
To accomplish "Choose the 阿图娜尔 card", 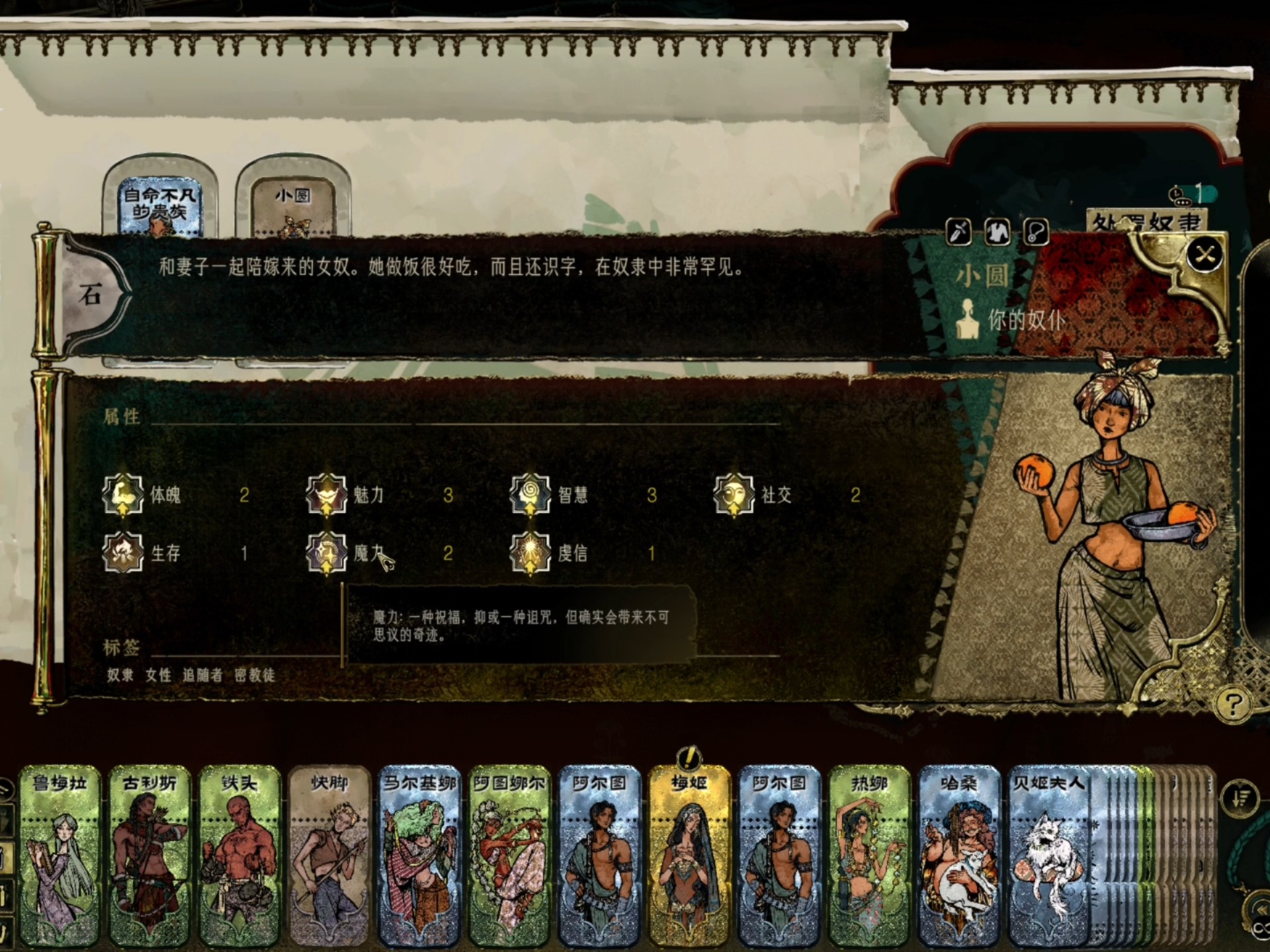I will (509, 856).
